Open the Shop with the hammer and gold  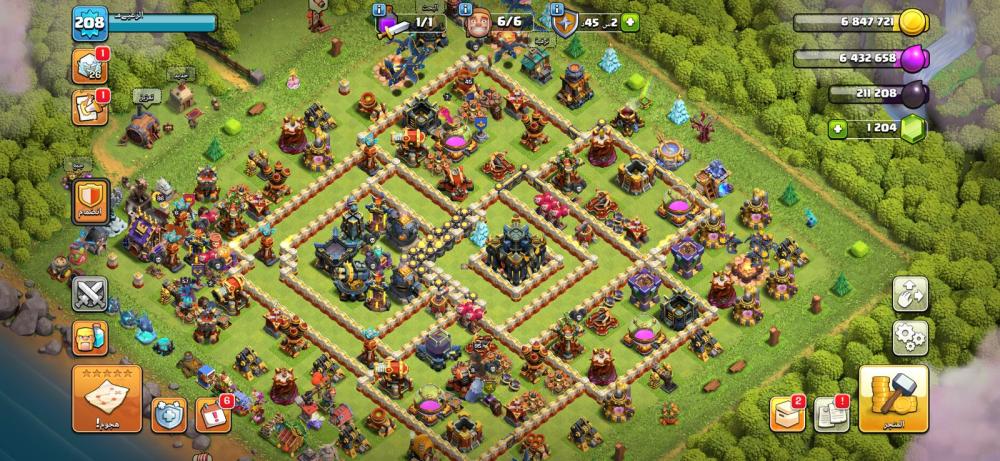(893, 398)
